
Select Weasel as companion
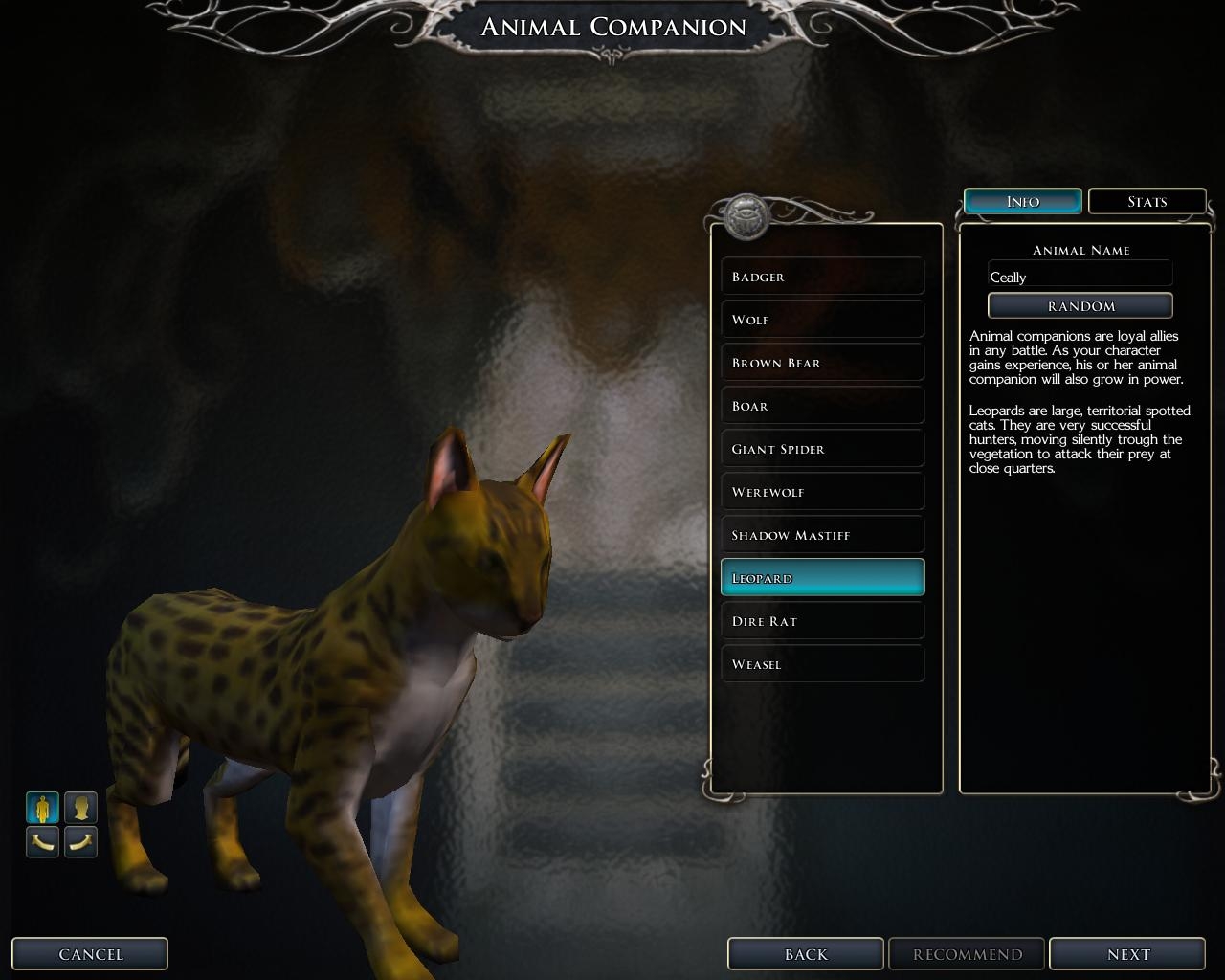[x=822, y=664]
